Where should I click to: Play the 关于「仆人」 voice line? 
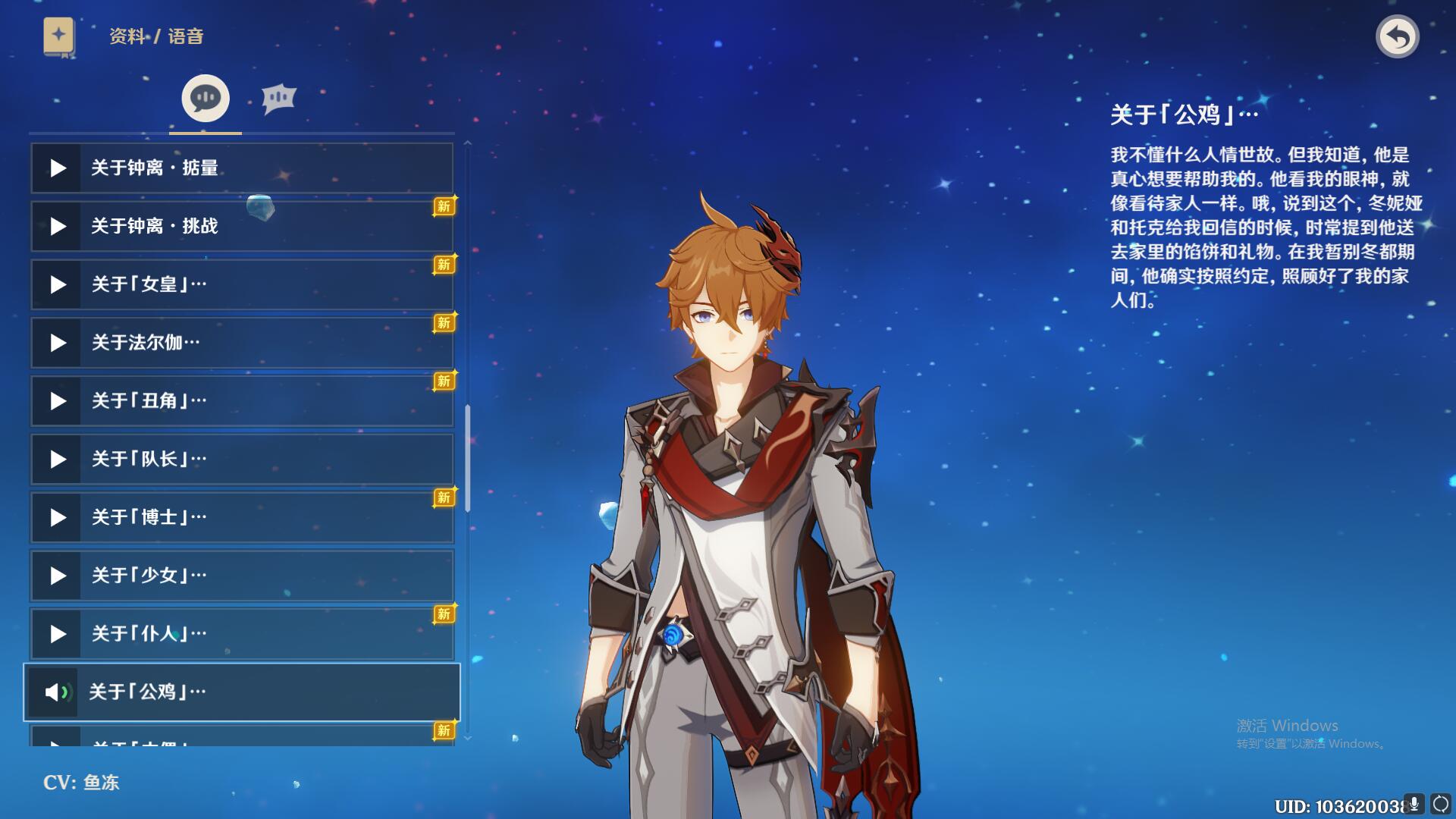58,634
